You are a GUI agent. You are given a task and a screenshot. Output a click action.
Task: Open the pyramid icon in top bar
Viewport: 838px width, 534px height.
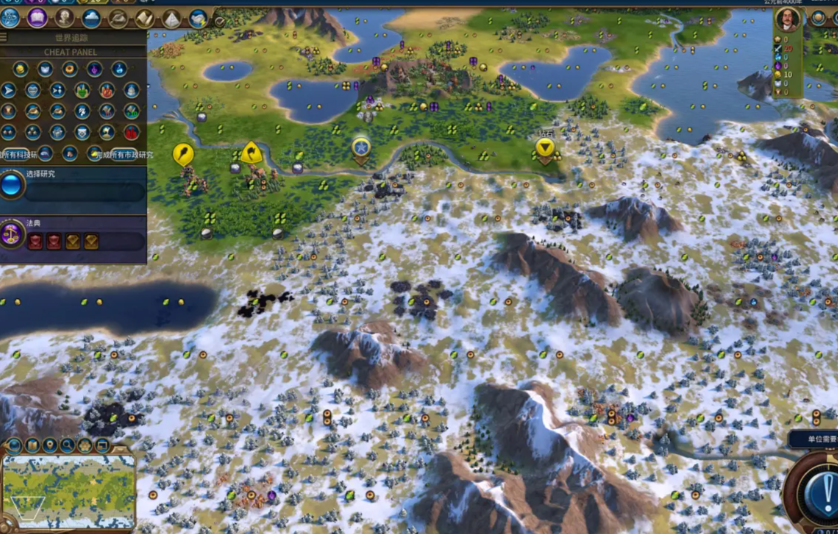pos(171,18)
